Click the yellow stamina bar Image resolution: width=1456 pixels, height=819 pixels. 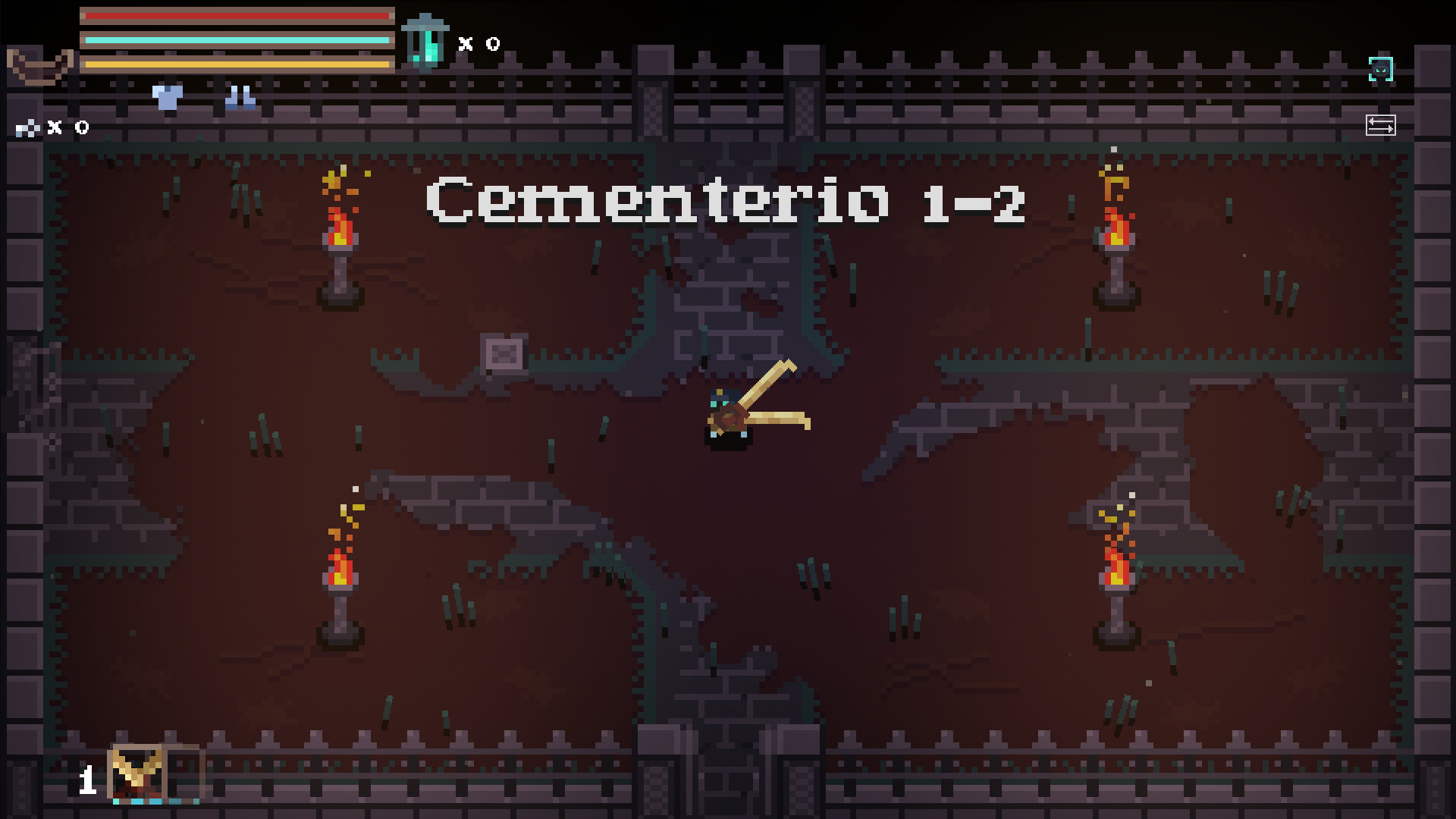235,65
